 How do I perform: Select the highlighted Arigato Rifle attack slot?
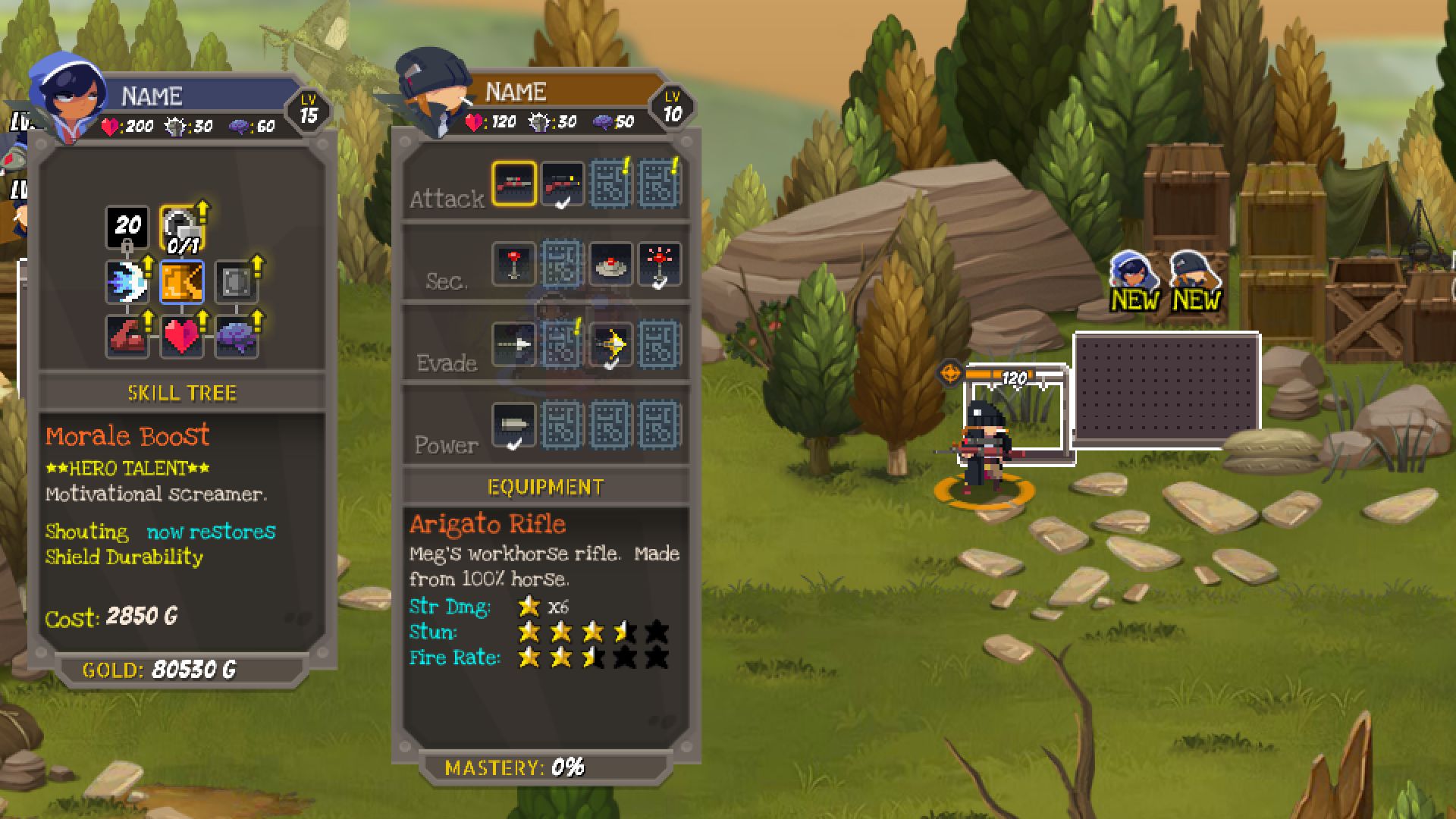(514, 184)
